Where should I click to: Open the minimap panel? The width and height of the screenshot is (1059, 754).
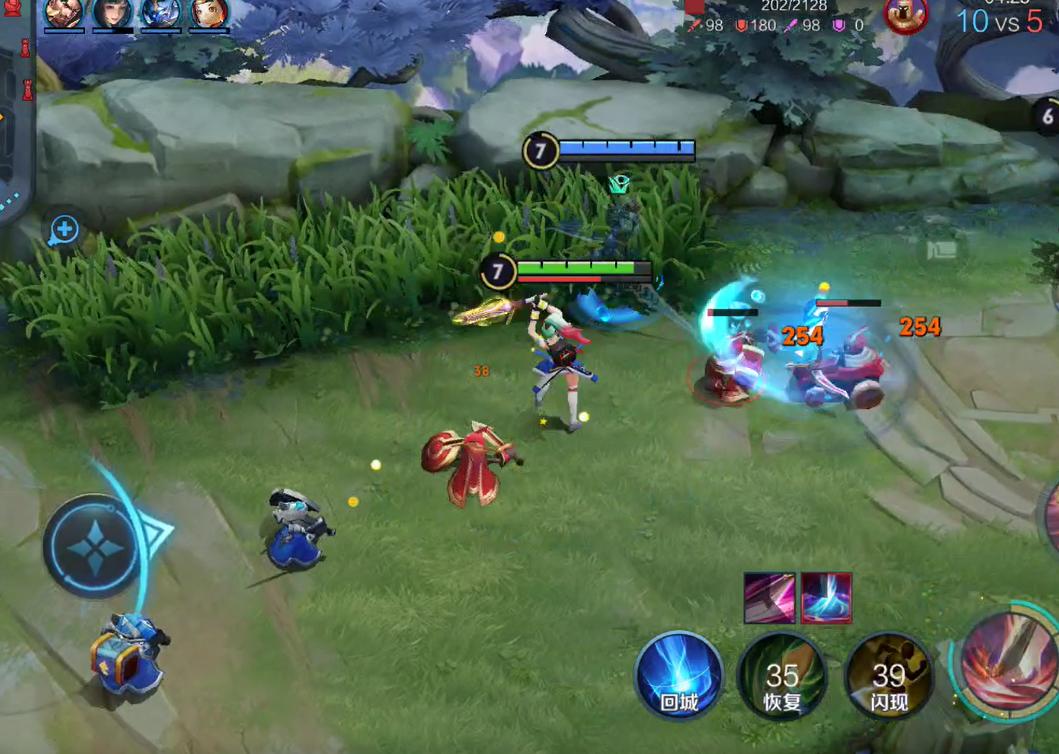click(15, 120)
